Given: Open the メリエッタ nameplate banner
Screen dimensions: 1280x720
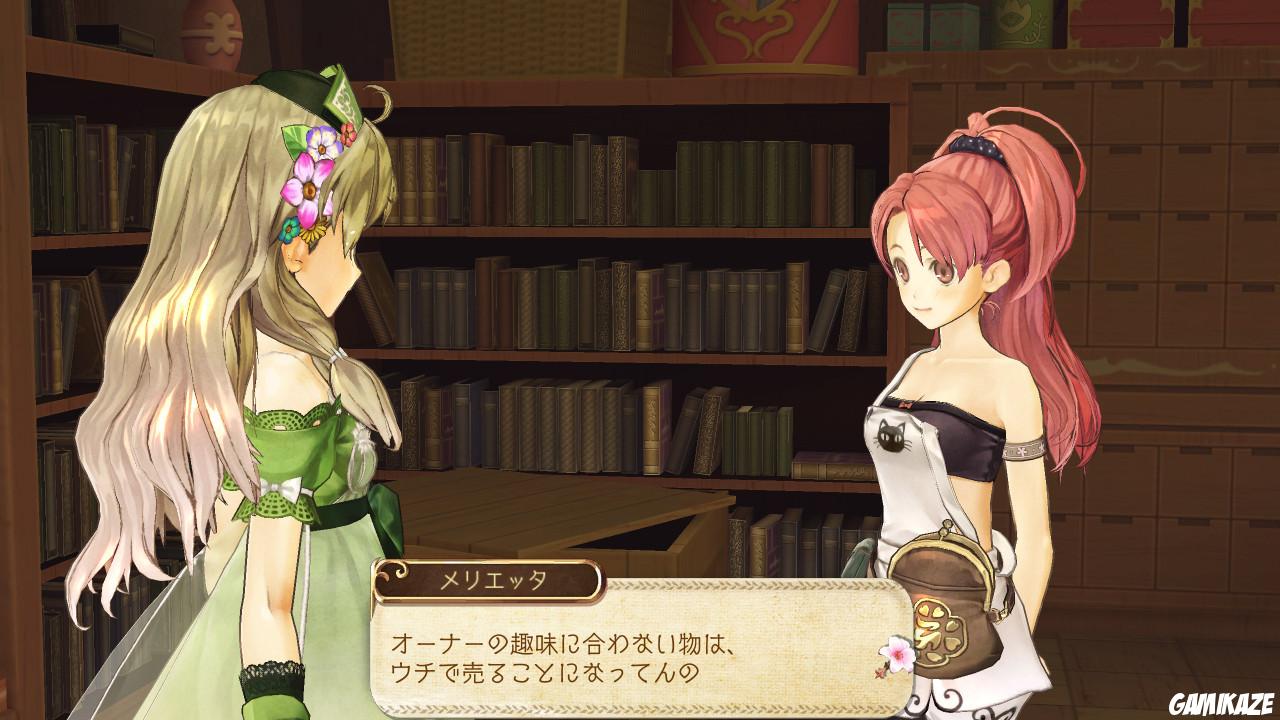Looking at the screenshot, I should click(x=490, y=578).
